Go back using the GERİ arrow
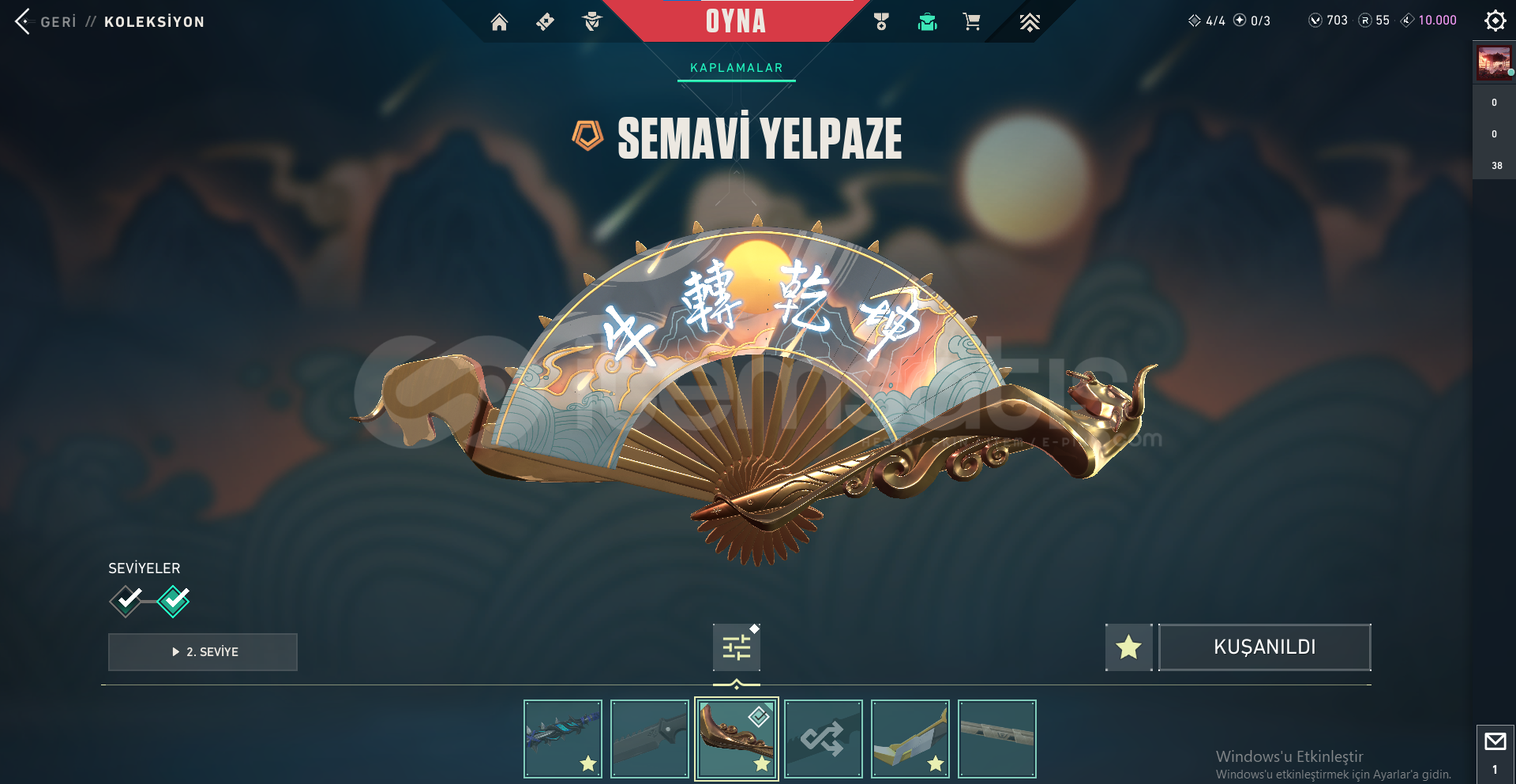Viewport: 1516px width, 784px height. [23, 21]
